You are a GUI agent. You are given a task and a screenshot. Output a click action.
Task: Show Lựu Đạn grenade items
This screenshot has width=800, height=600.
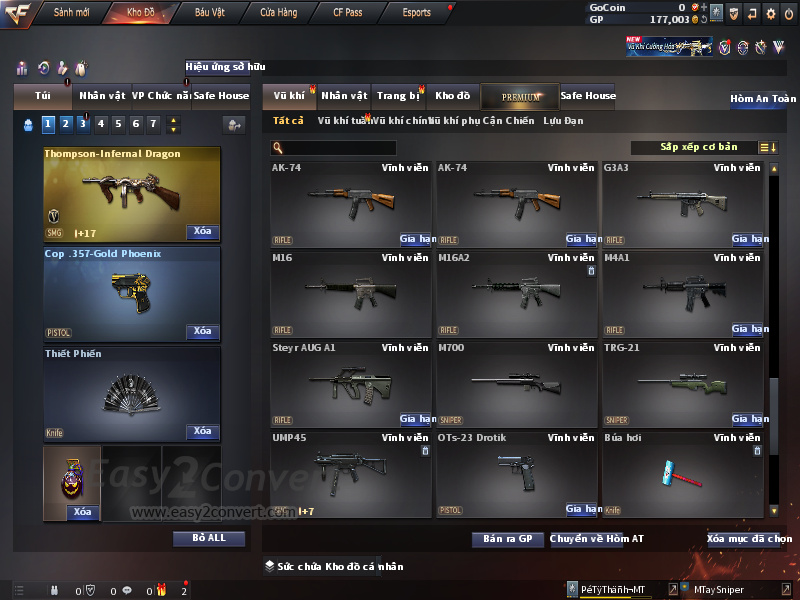pyautogui.click(x=563, y=121)
